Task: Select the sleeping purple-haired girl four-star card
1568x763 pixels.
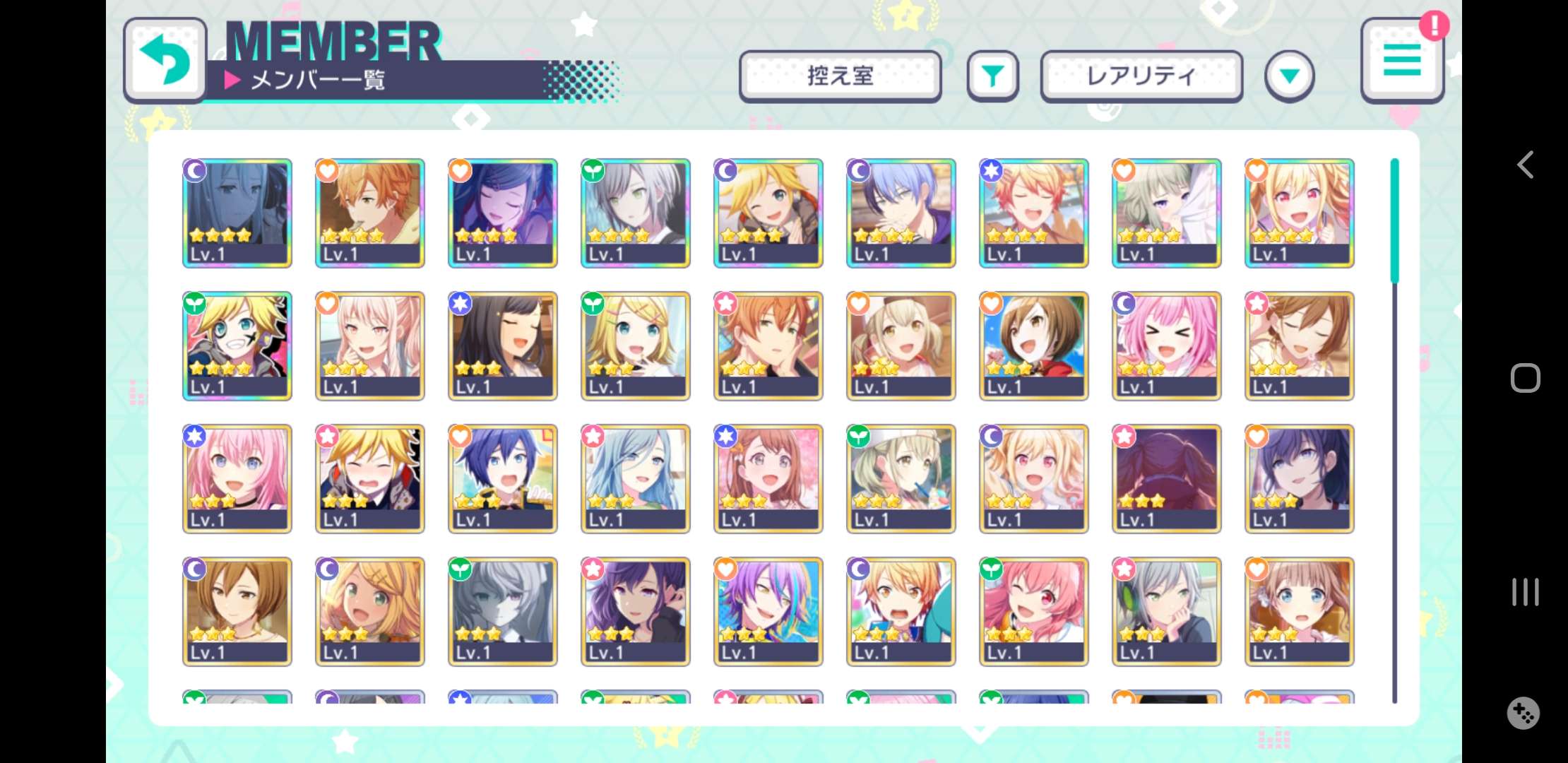Action: click(502, 213)
